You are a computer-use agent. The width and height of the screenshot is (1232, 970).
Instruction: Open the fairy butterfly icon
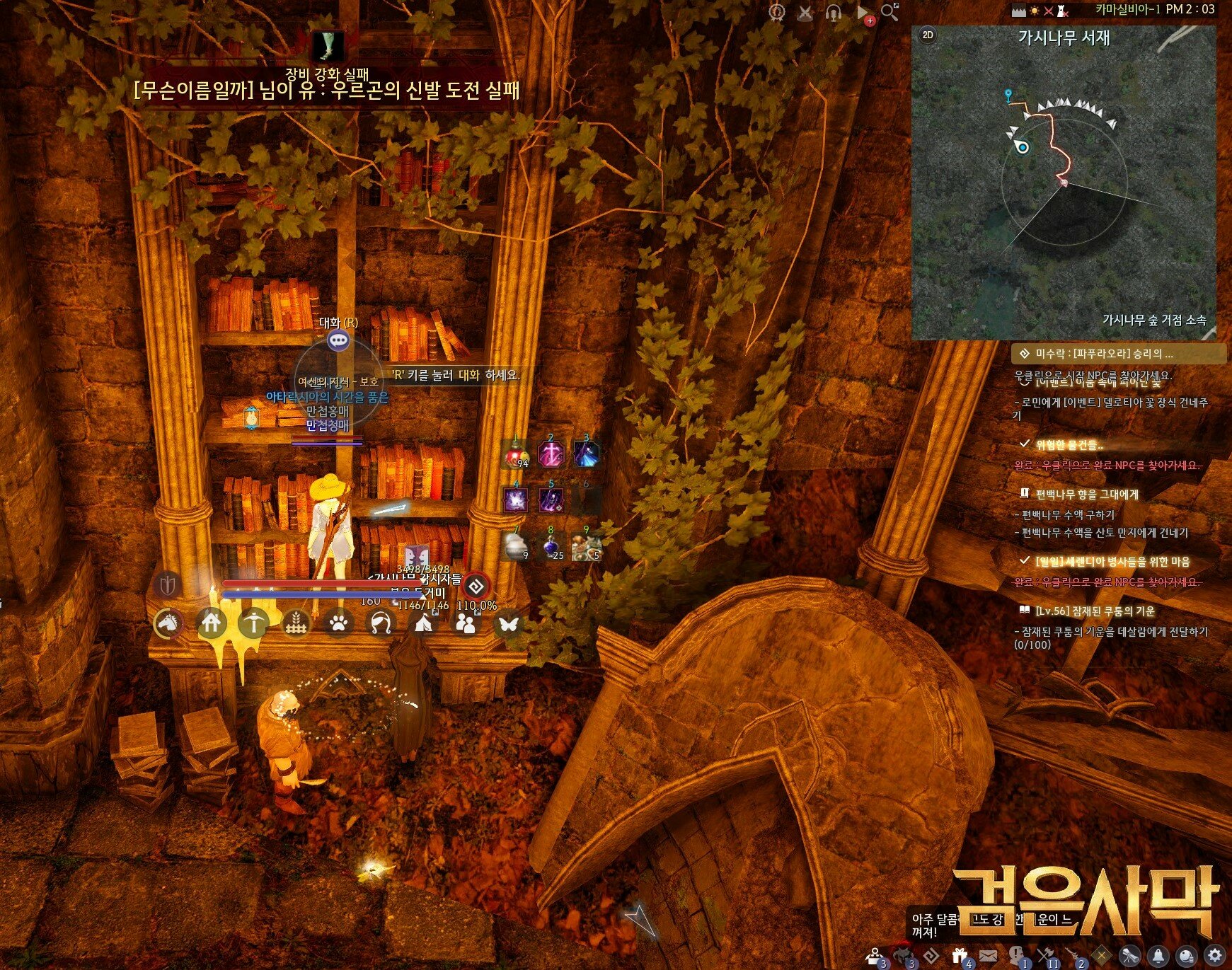point(508,623)
